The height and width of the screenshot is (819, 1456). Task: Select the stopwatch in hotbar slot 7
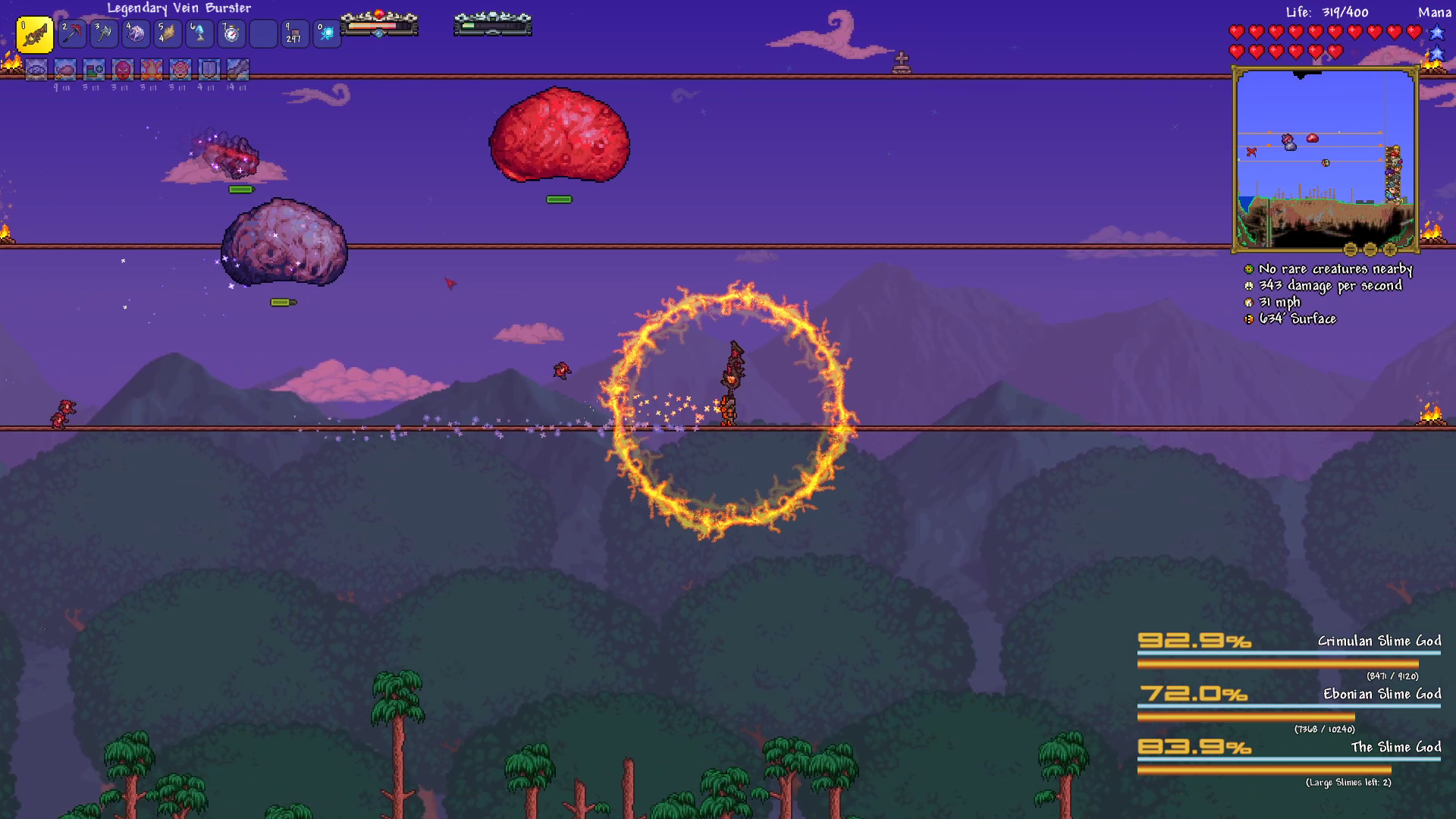pos(231,34)
